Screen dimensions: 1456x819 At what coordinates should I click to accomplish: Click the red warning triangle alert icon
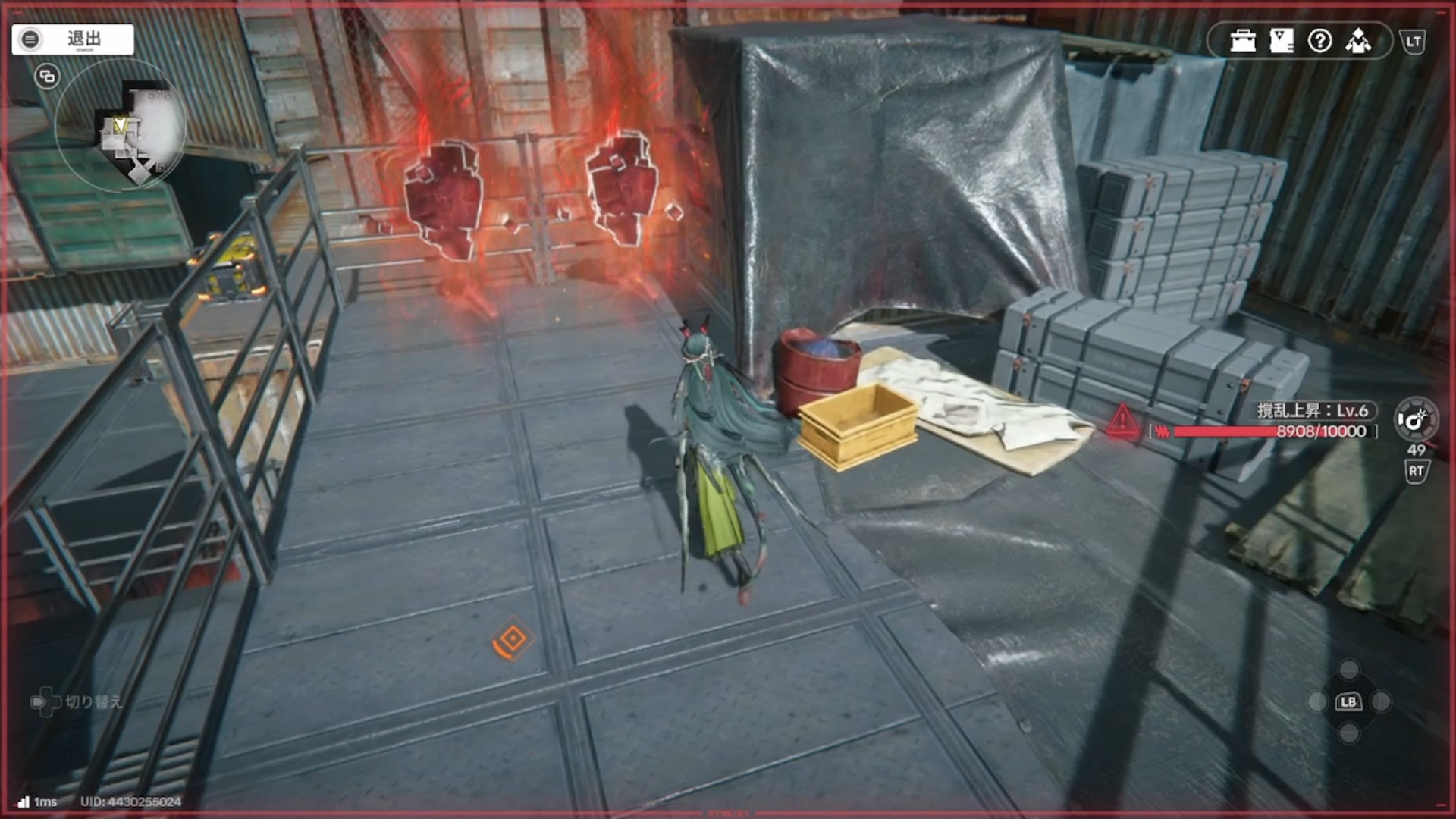tap(1122, 422)
